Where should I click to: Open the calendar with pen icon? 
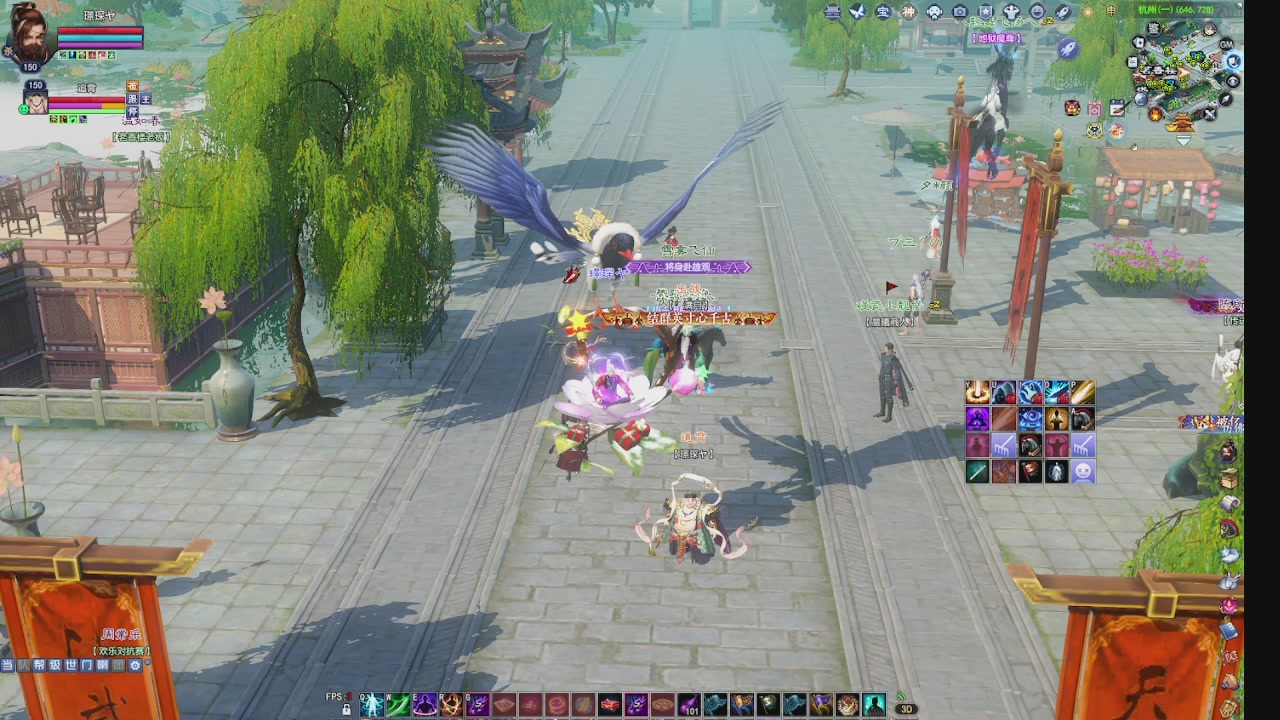tap(1116, 108)
